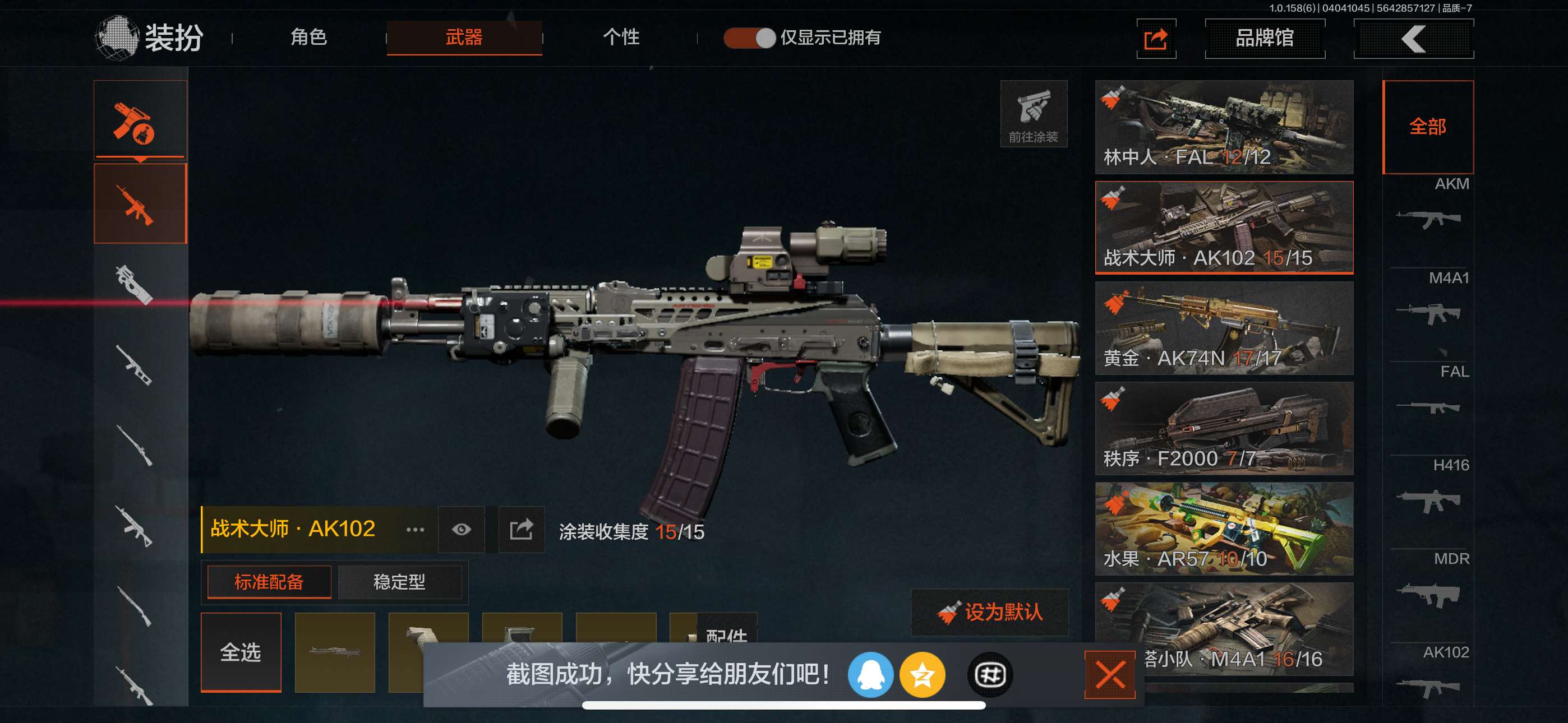Toggle 仅显示已拥有 filter switch

pos(749,38)
